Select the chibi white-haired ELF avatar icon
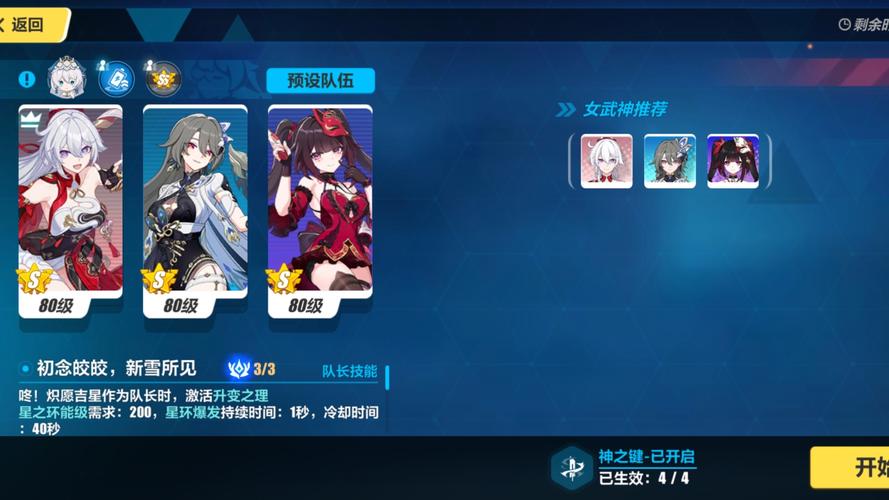889x500 pixels. [x=69, y=76]
